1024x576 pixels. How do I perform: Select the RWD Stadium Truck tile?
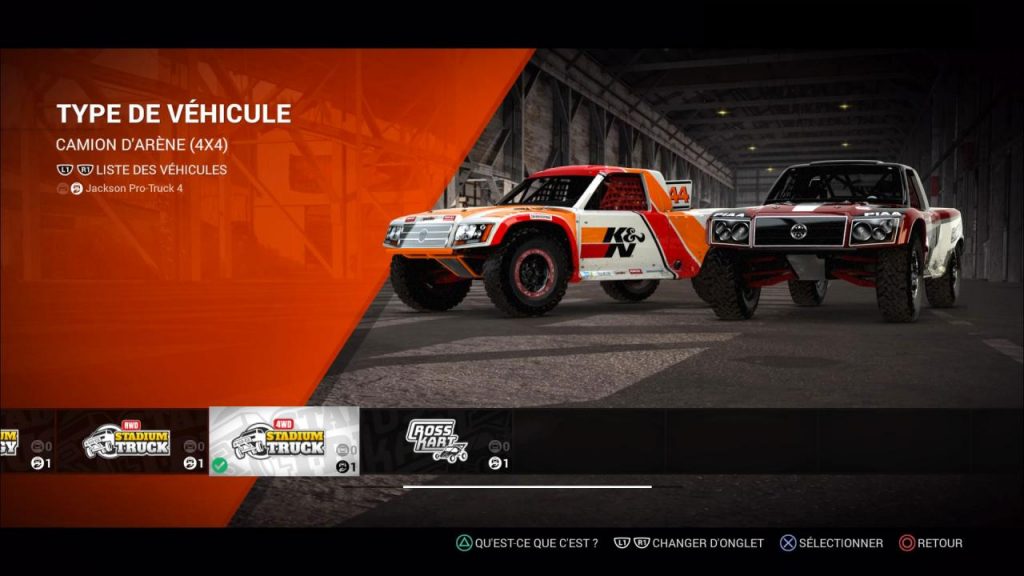[132, 441]
